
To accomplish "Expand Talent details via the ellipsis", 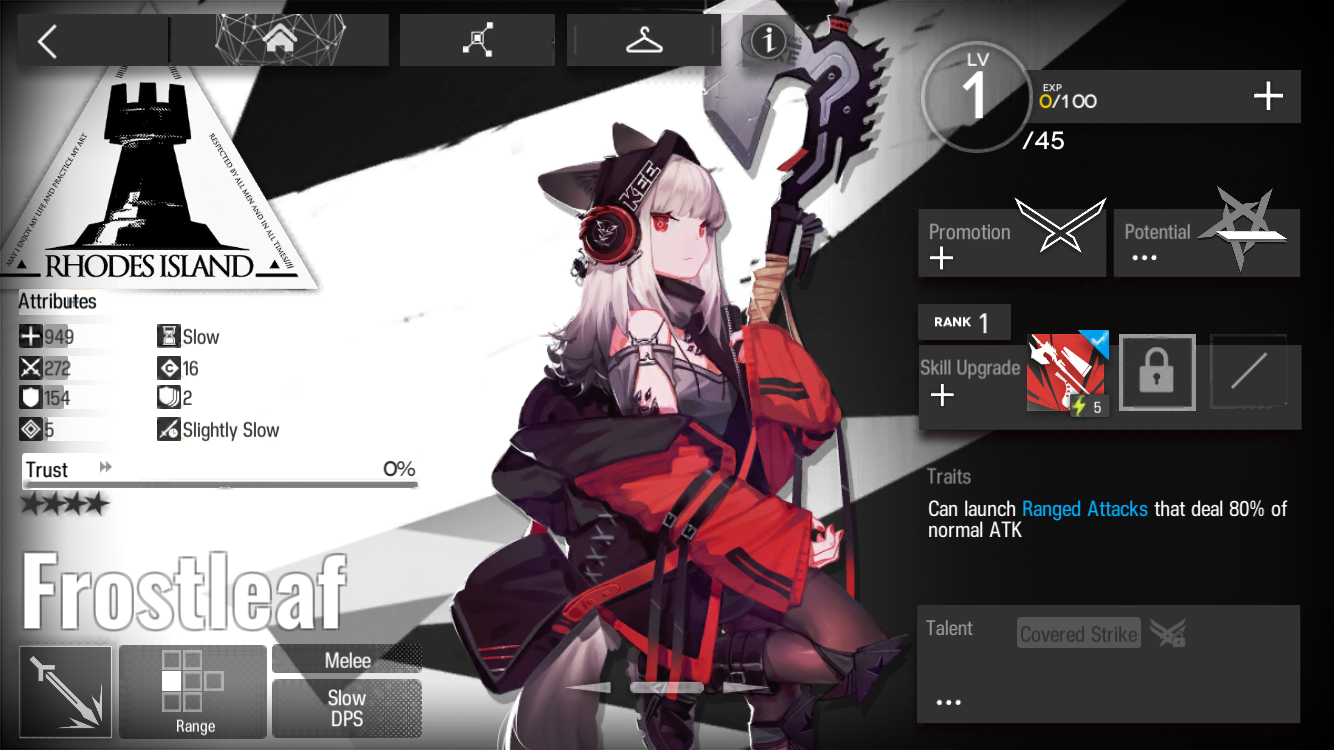I will point(947,701).
